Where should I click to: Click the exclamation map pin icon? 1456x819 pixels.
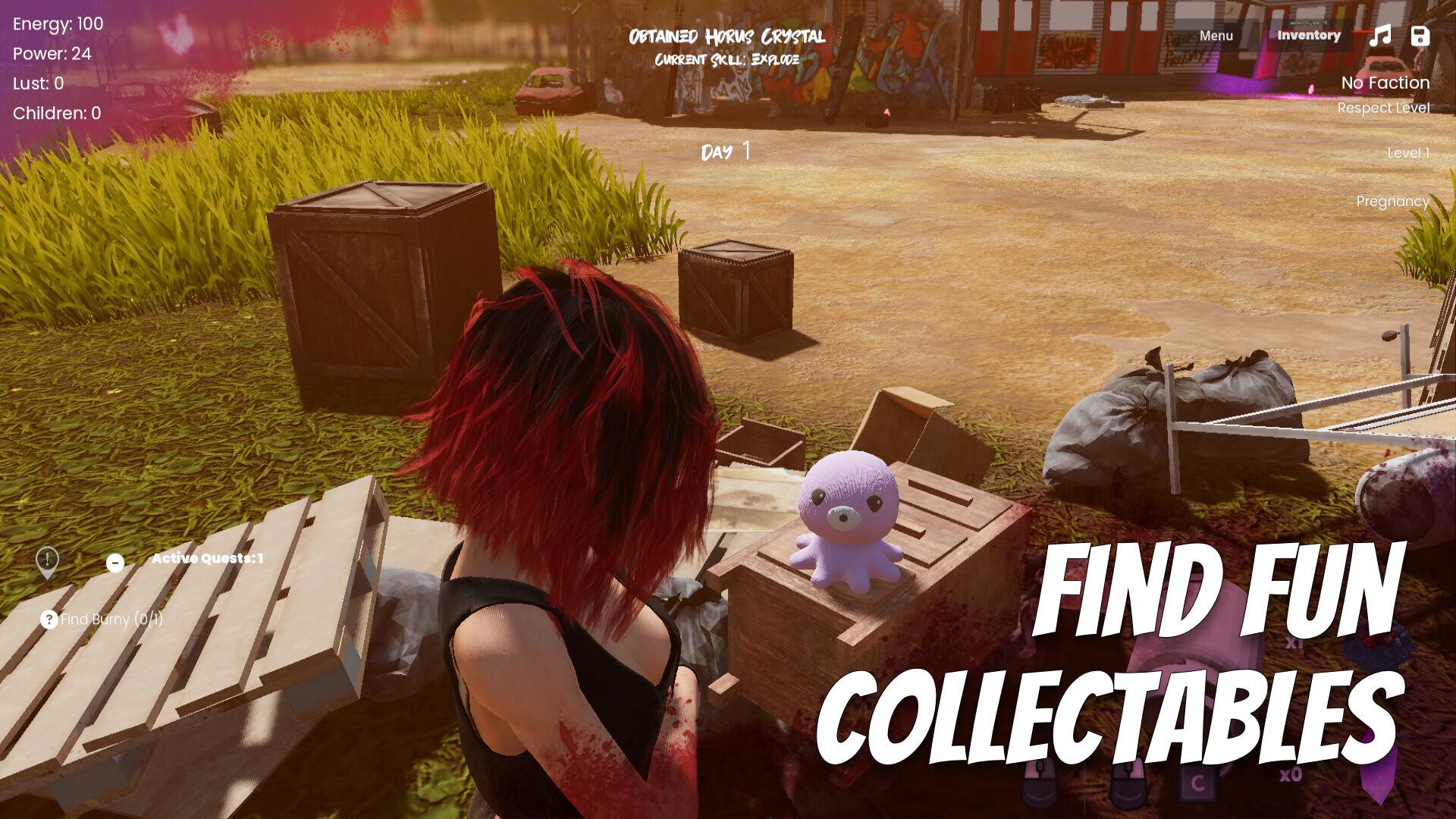click(x=47, y=562)
